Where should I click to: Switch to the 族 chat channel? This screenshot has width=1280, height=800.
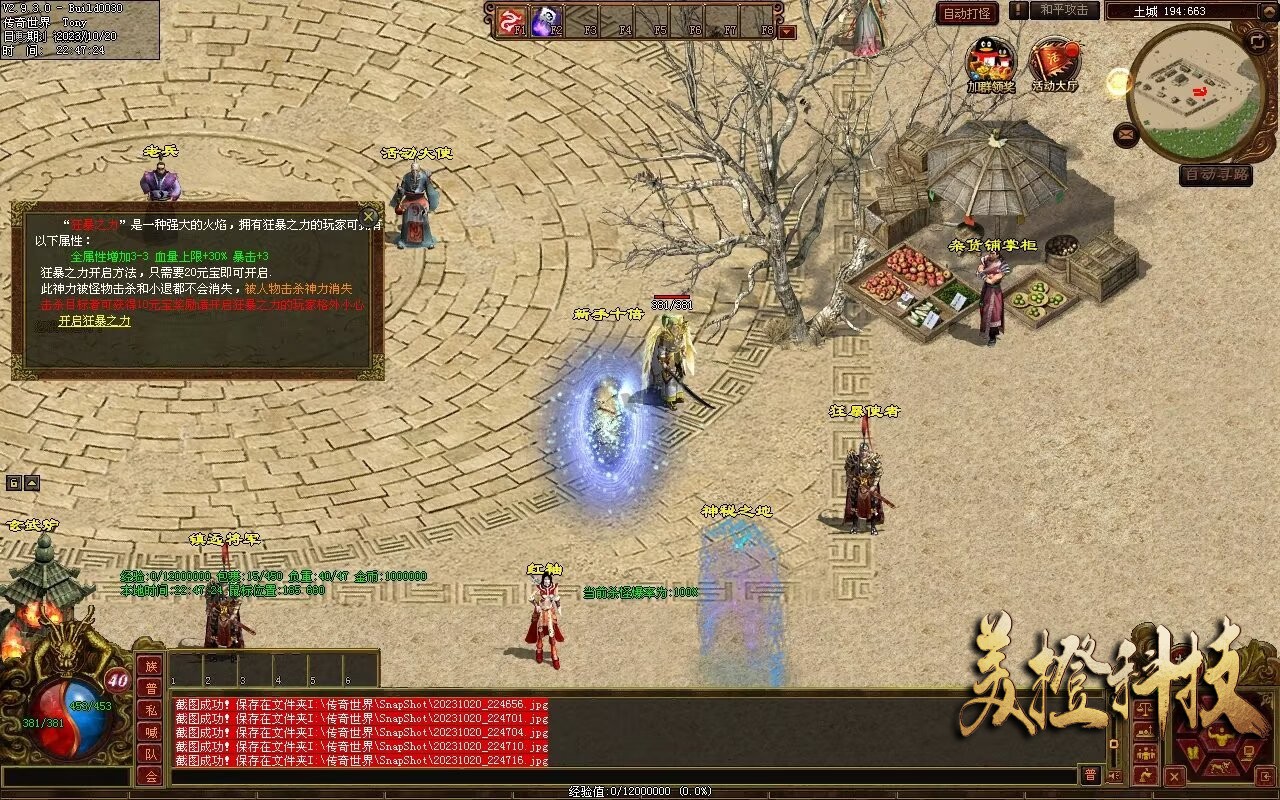[x=150, y=666]
